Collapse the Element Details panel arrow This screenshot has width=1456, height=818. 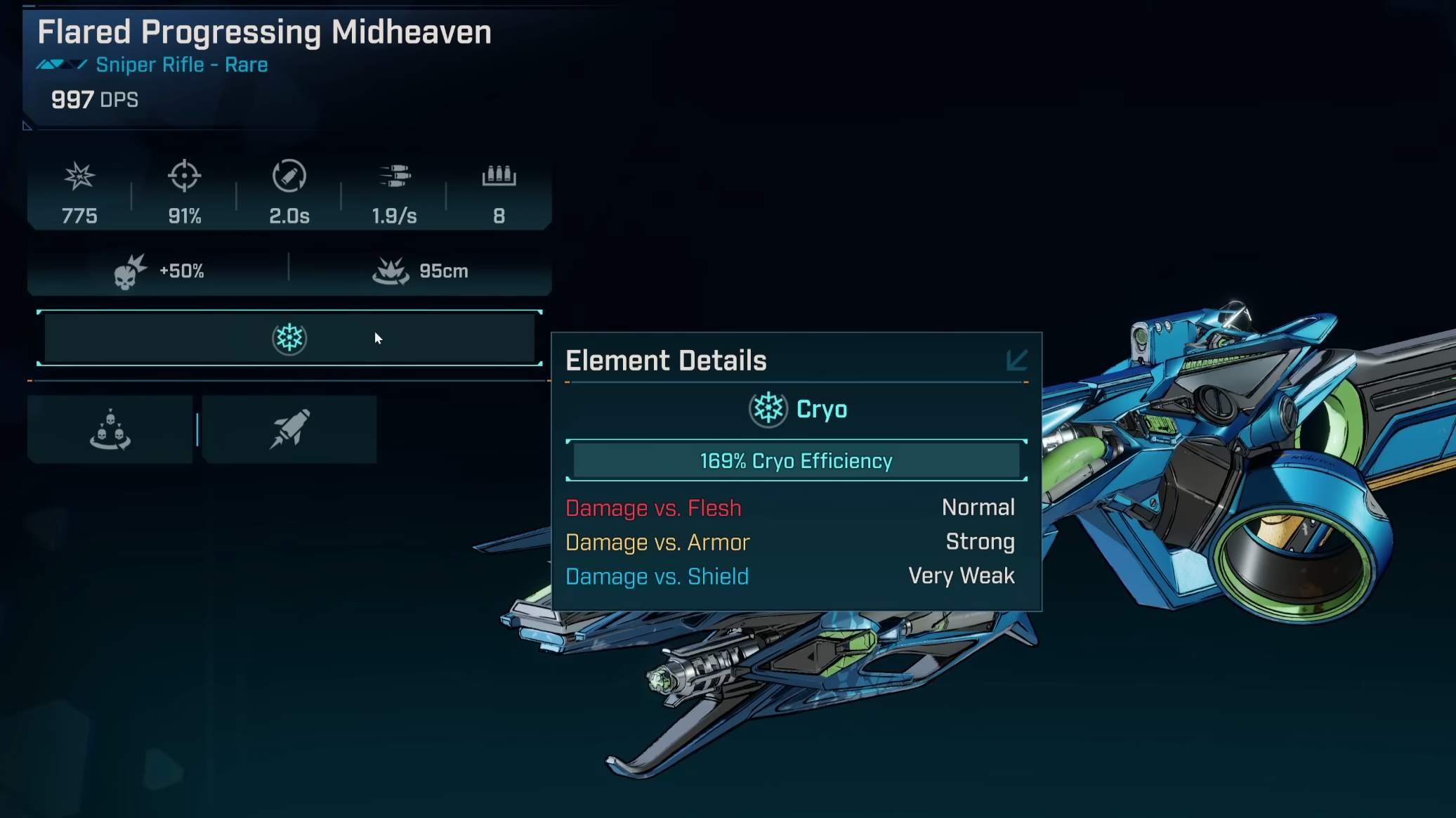(x=1016, y=361)
